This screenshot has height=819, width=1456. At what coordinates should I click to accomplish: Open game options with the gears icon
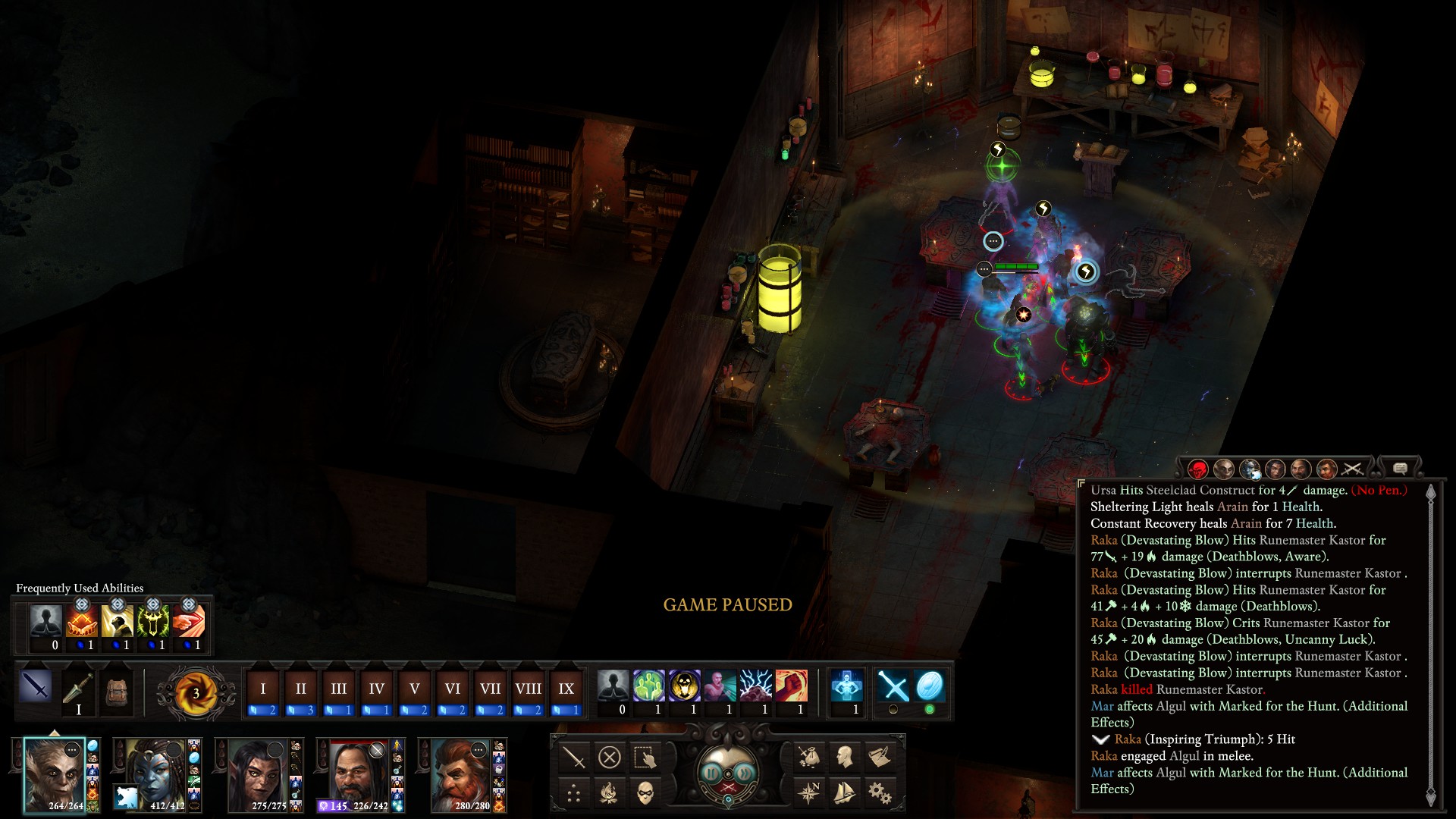880,793
